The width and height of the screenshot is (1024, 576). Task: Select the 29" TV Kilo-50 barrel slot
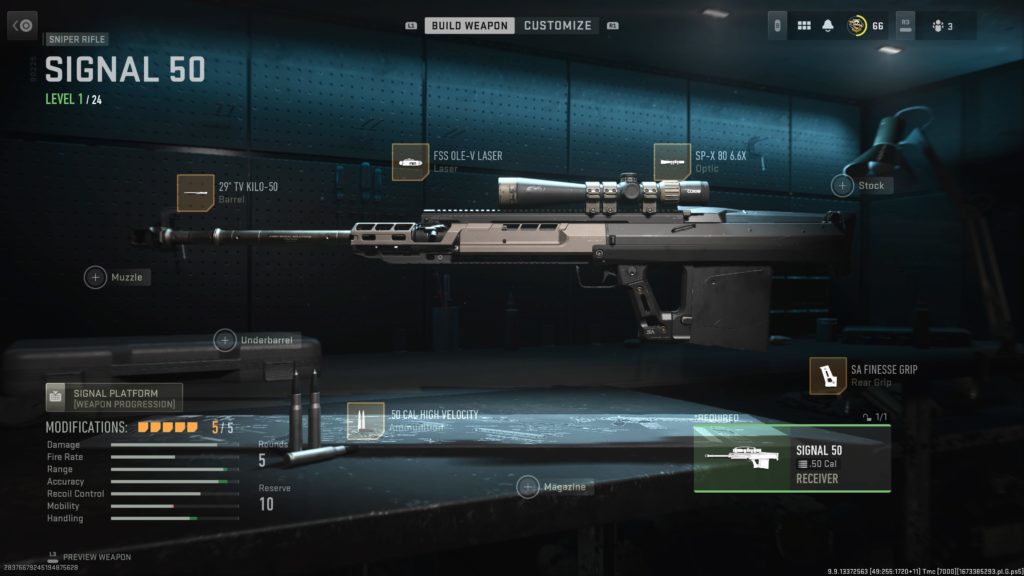click(196, 192)
